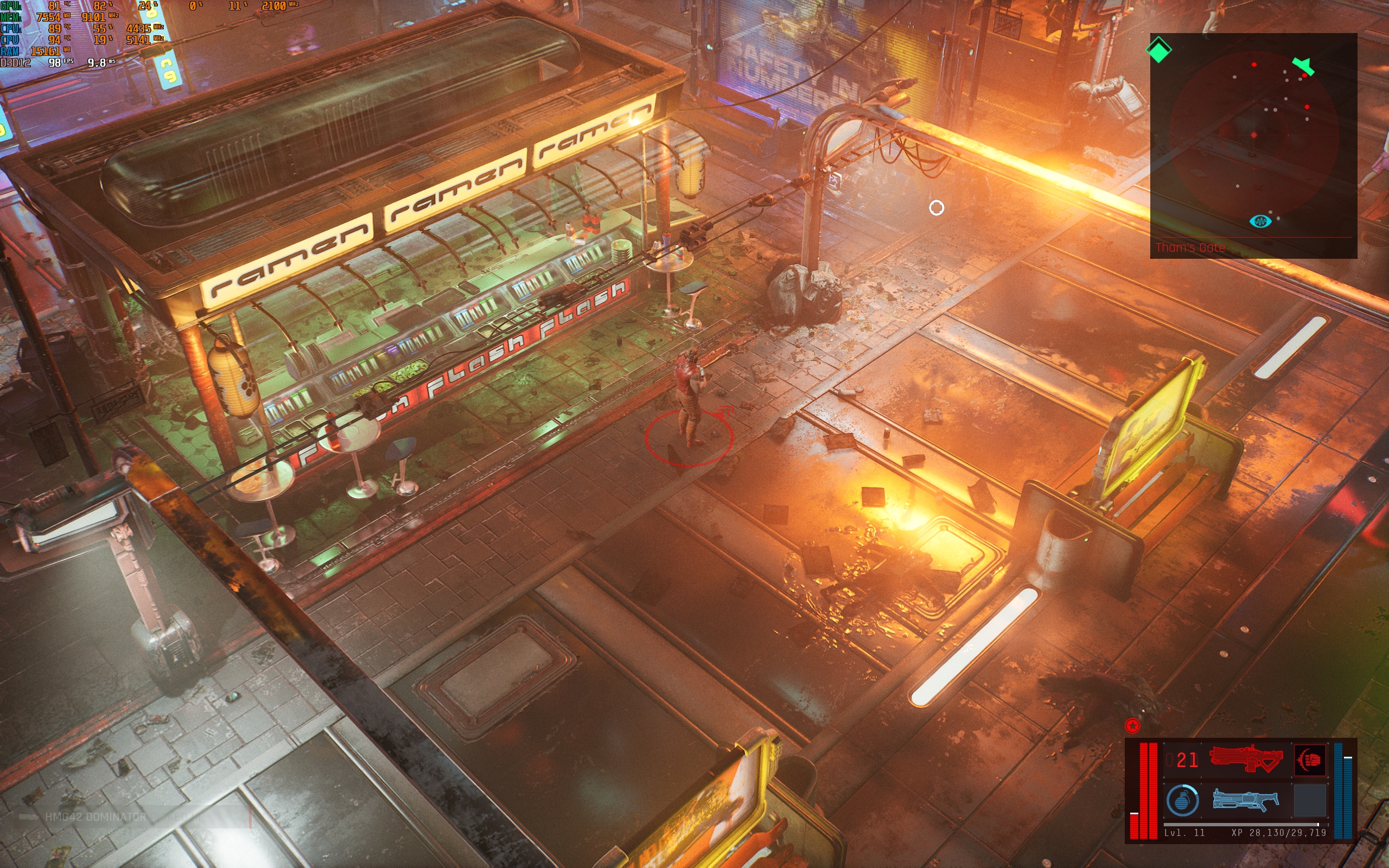Use the grenade tactical item icon

[x=1182, y=800]
